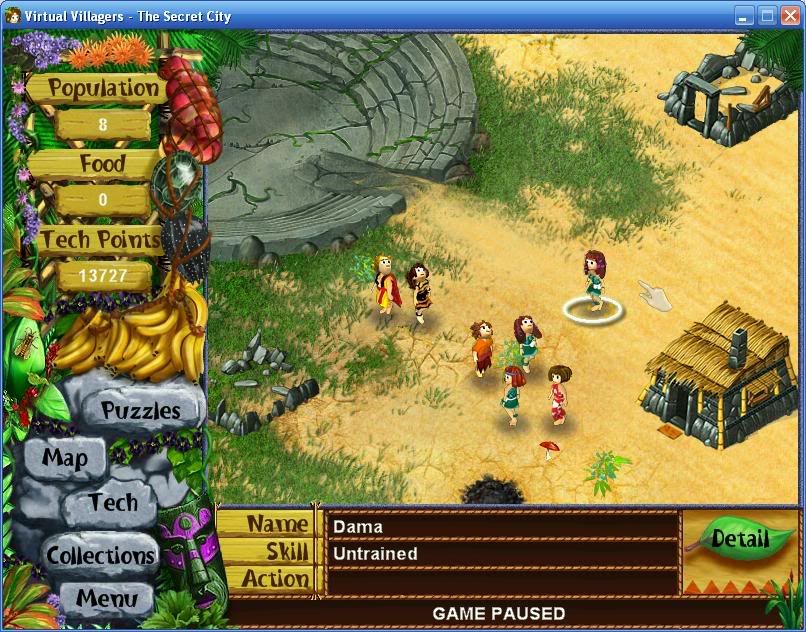806x632 pixels.
Task: Close the Virtual Villagers window
Action: (x=790, y=15)
